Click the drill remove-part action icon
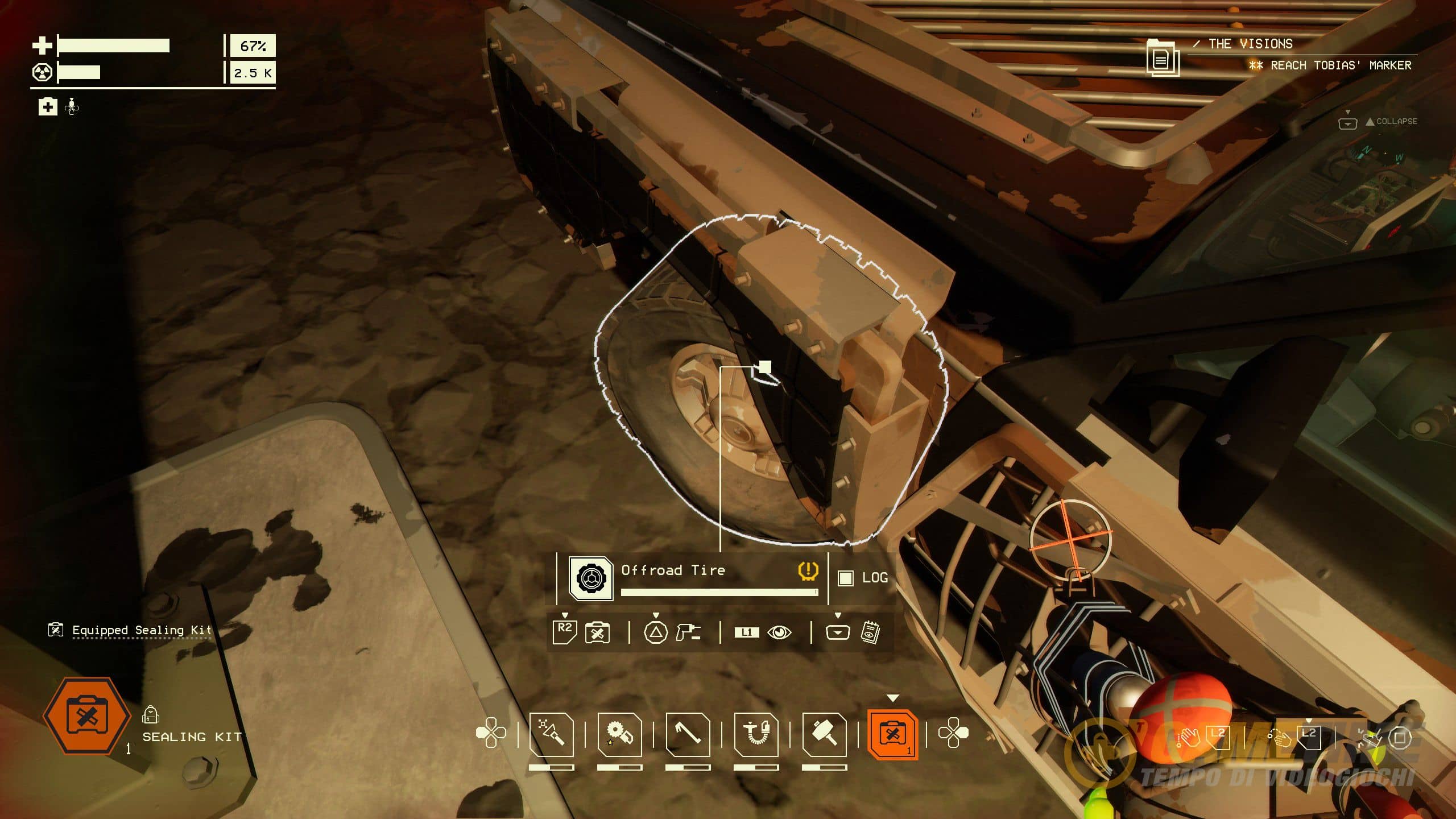The height and width of the screenshot is (819, 1456). [688, 632]
